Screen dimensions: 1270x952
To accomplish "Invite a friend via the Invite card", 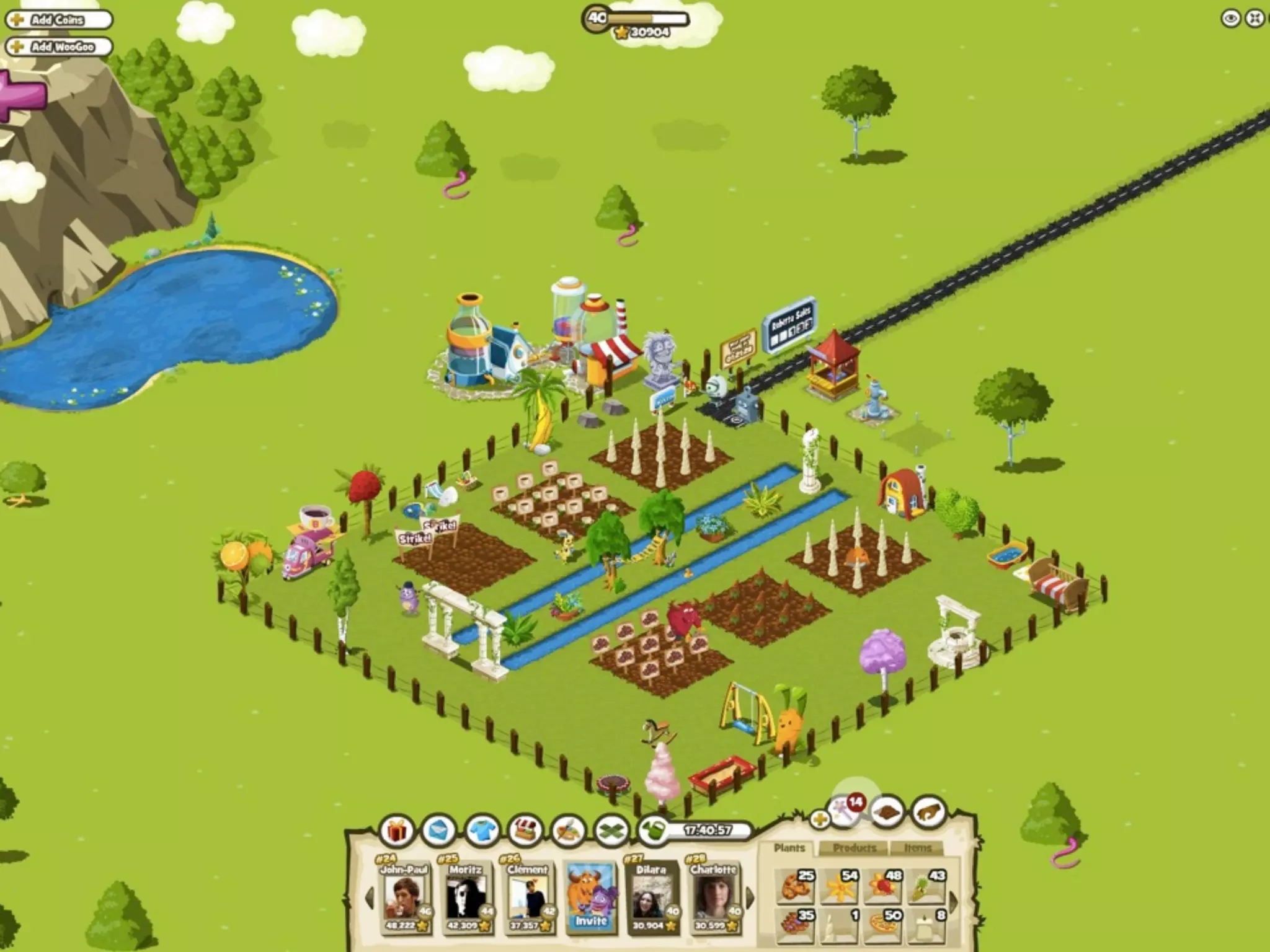I will click(590, 897).
